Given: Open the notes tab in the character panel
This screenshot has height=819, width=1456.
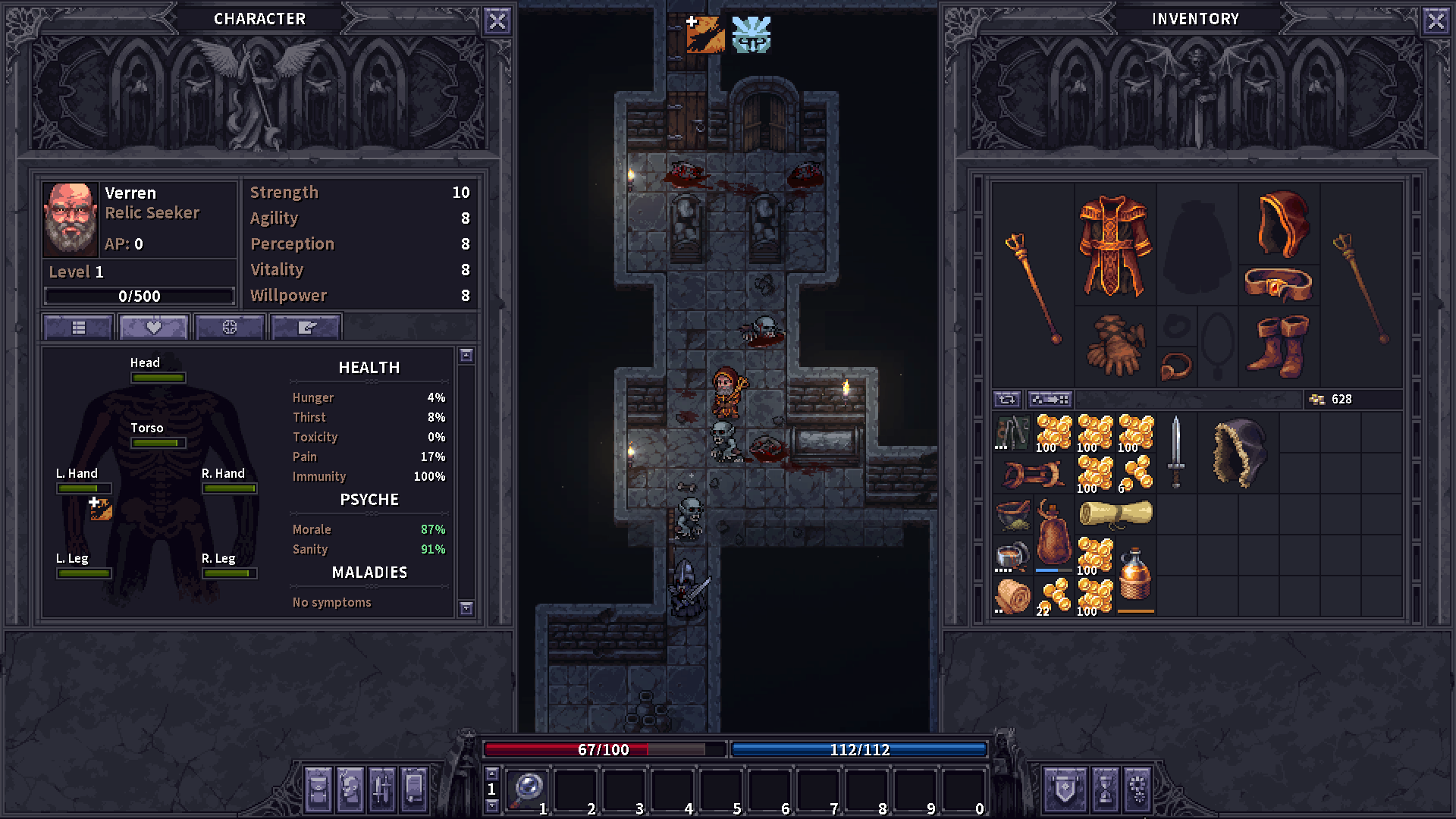Looking at the screenshot, I should [306, 326].
